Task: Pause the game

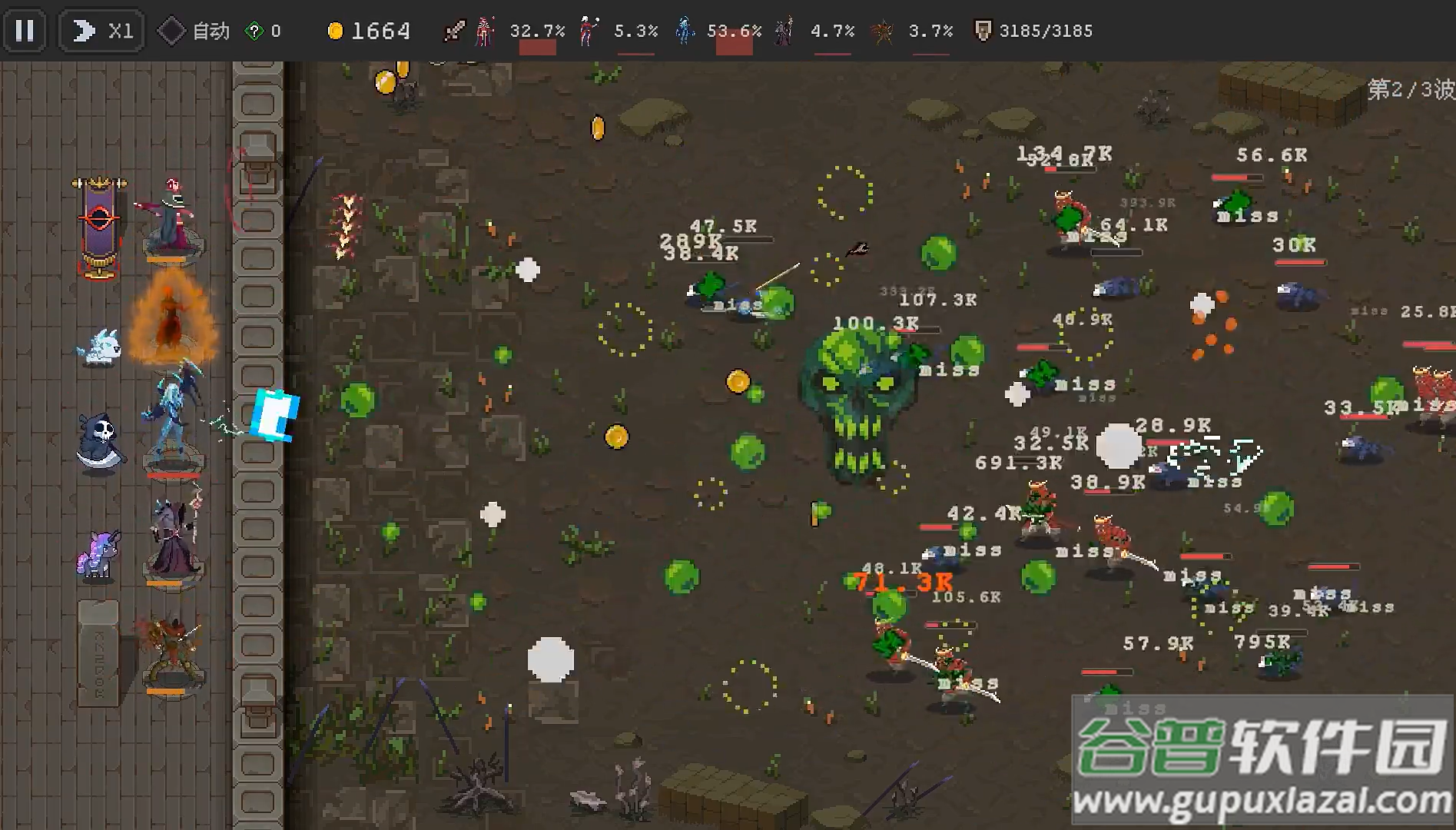Action: pyautogui.click(x=25, y=31)
